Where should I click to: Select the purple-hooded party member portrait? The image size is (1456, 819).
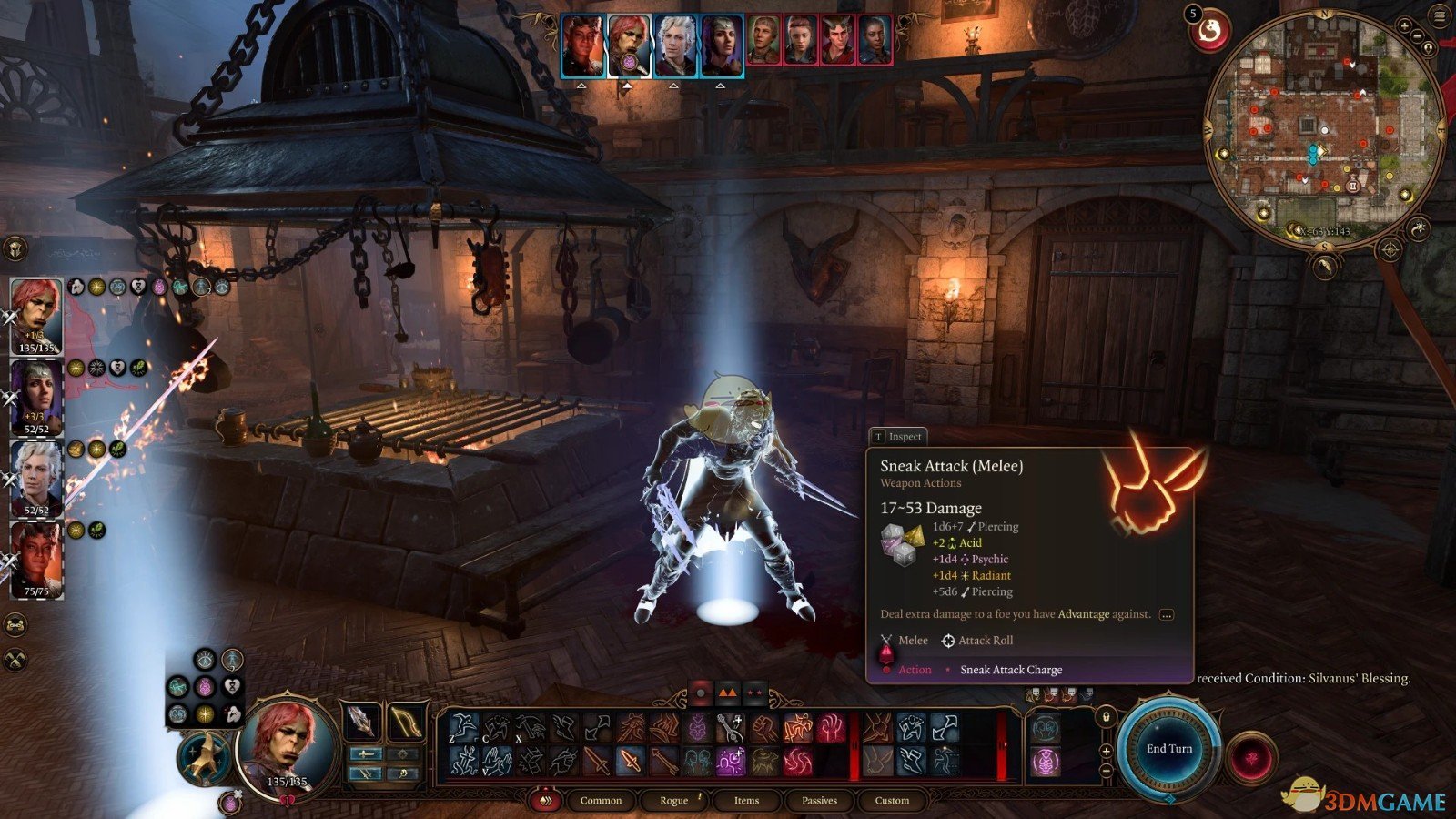tap(36, 396)
